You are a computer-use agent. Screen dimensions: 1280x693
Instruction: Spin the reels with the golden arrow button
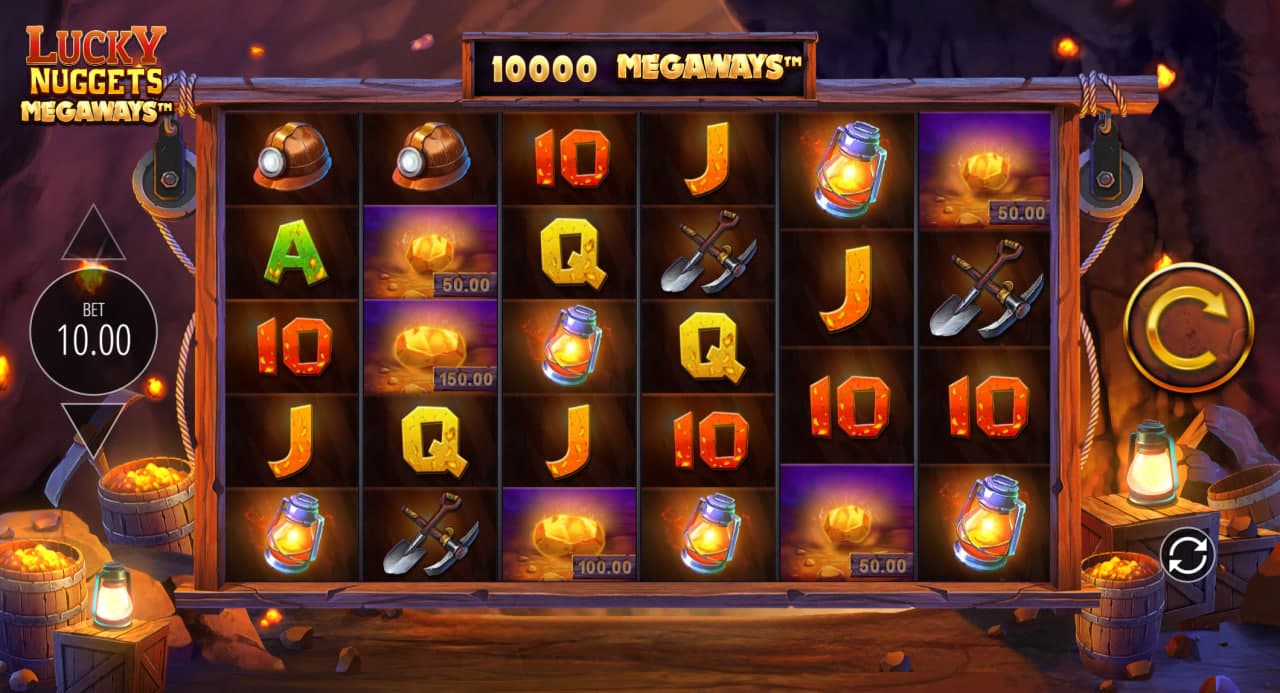(x=1188, y=327)
